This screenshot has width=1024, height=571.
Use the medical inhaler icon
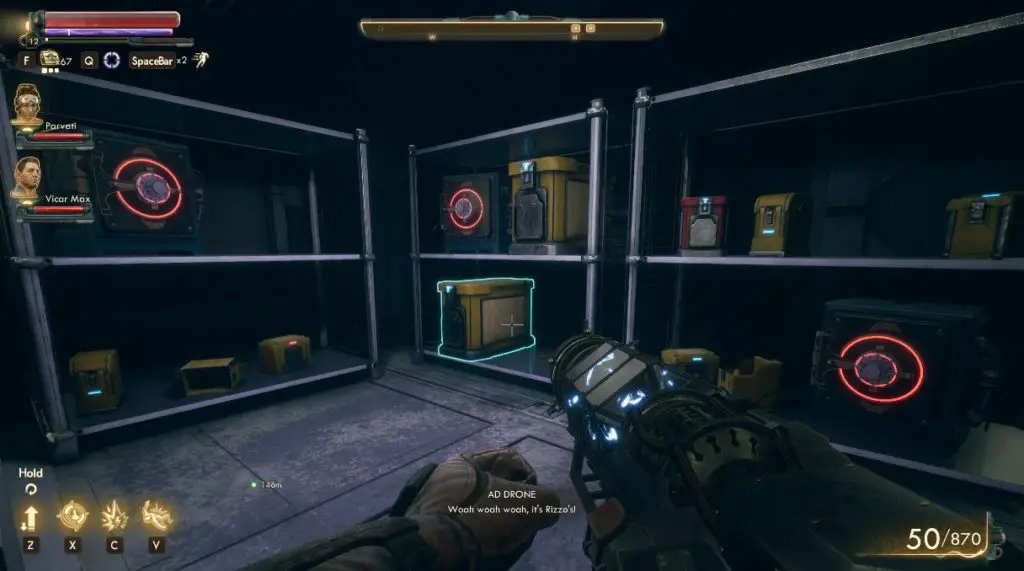pyautogui.click(x=49, y=59)
